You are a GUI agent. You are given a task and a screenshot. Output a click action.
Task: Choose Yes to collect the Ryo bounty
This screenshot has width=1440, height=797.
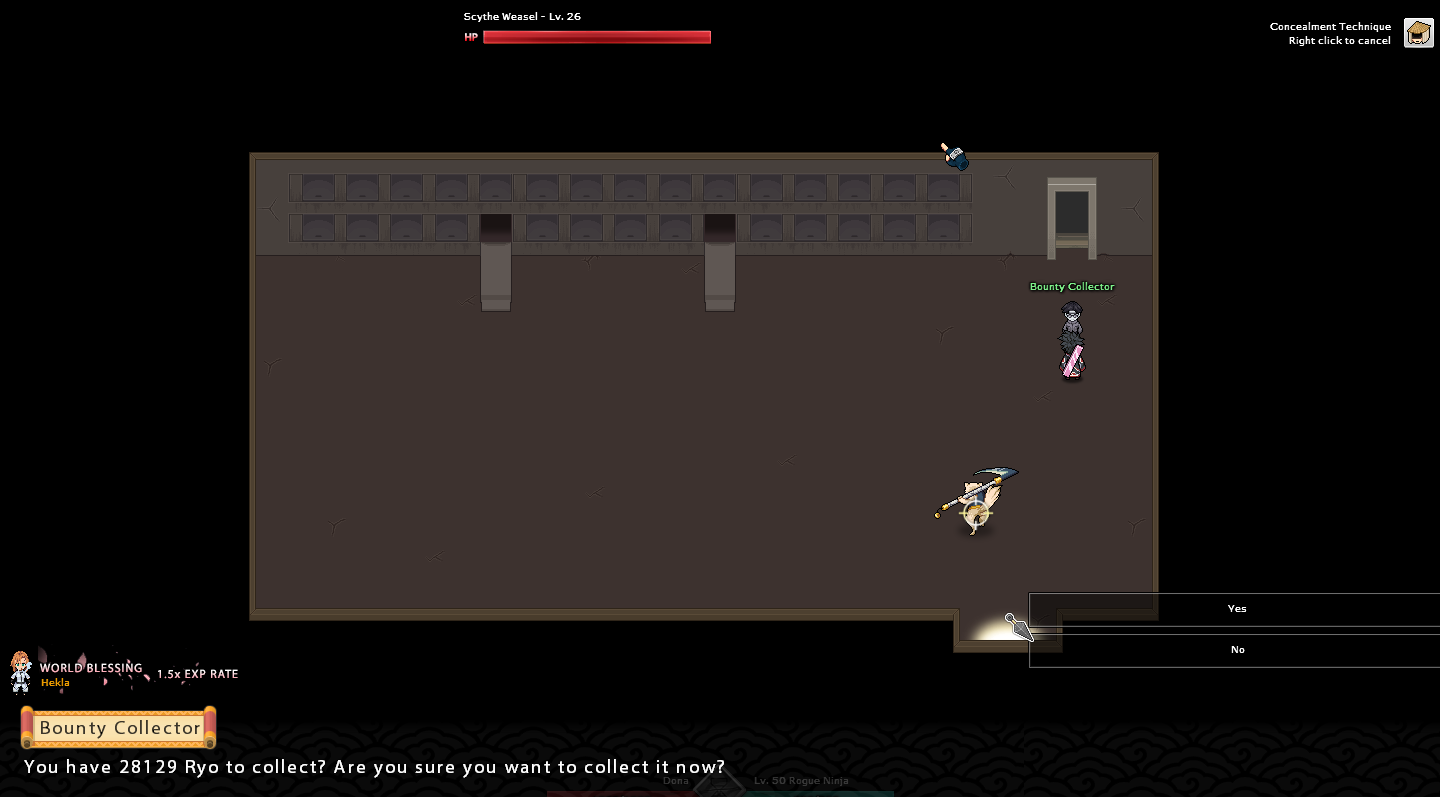pyautogui.click(x=1236, y=609)
